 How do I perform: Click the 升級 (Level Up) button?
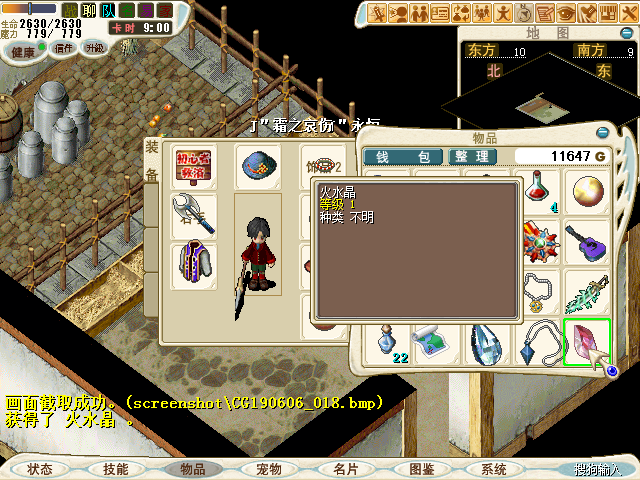[95, 48]
